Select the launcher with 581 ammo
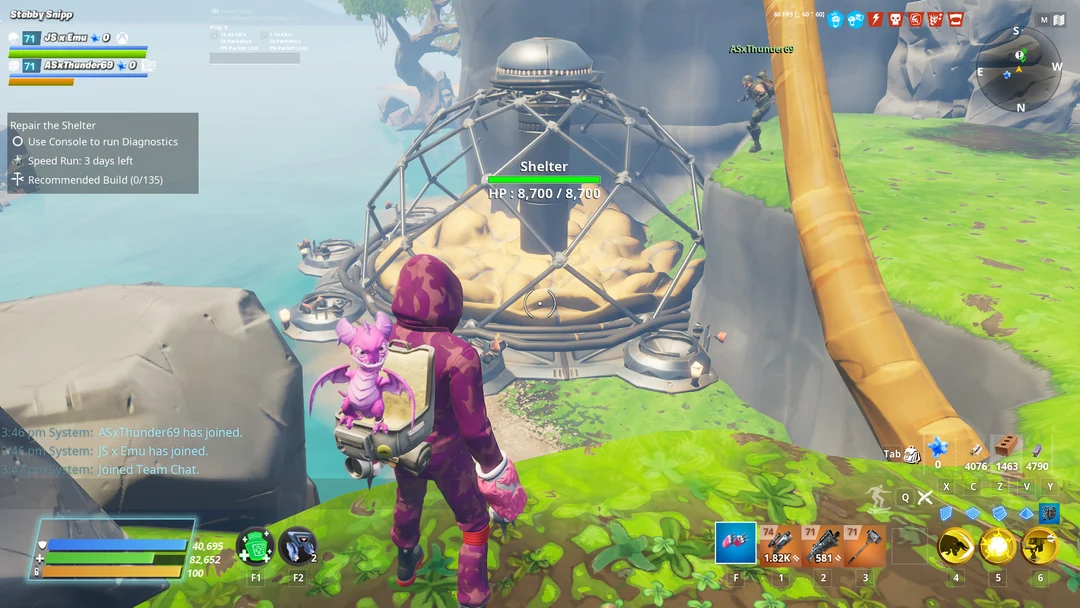The height and width of the screenshot is (608, 1080). click(x=823, y=545)
